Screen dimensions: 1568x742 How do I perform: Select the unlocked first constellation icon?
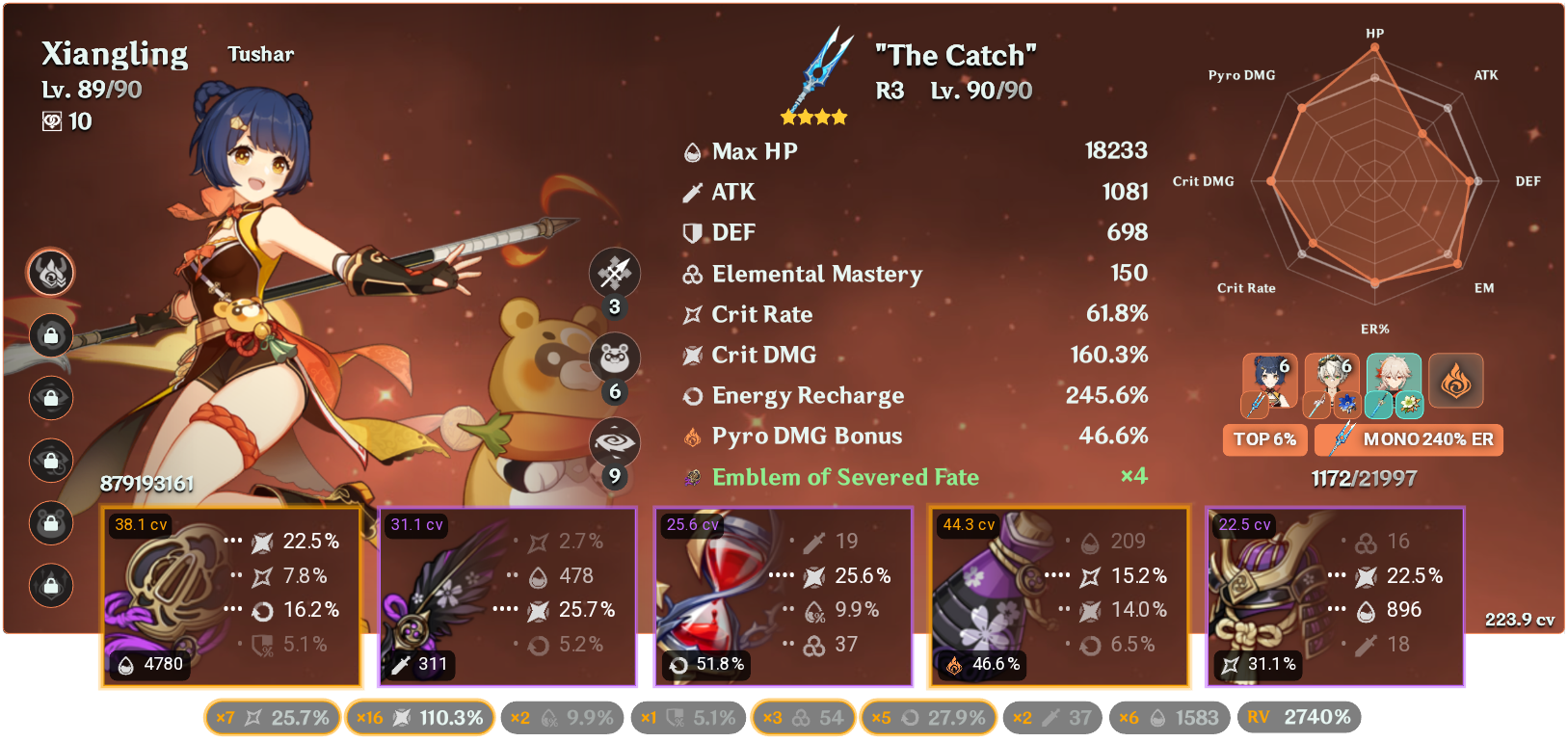[x=50, y=273]
